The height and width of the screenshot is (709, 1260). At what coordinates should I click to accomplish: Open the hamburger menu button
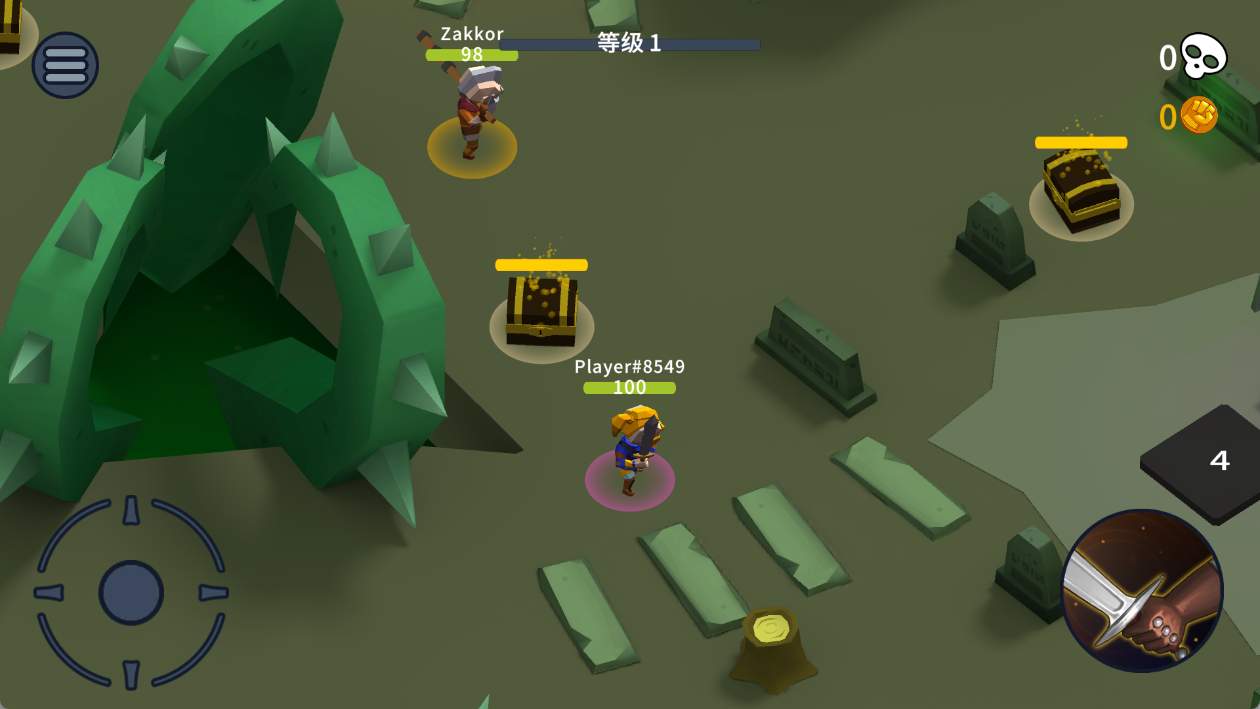tap(66, 65)
